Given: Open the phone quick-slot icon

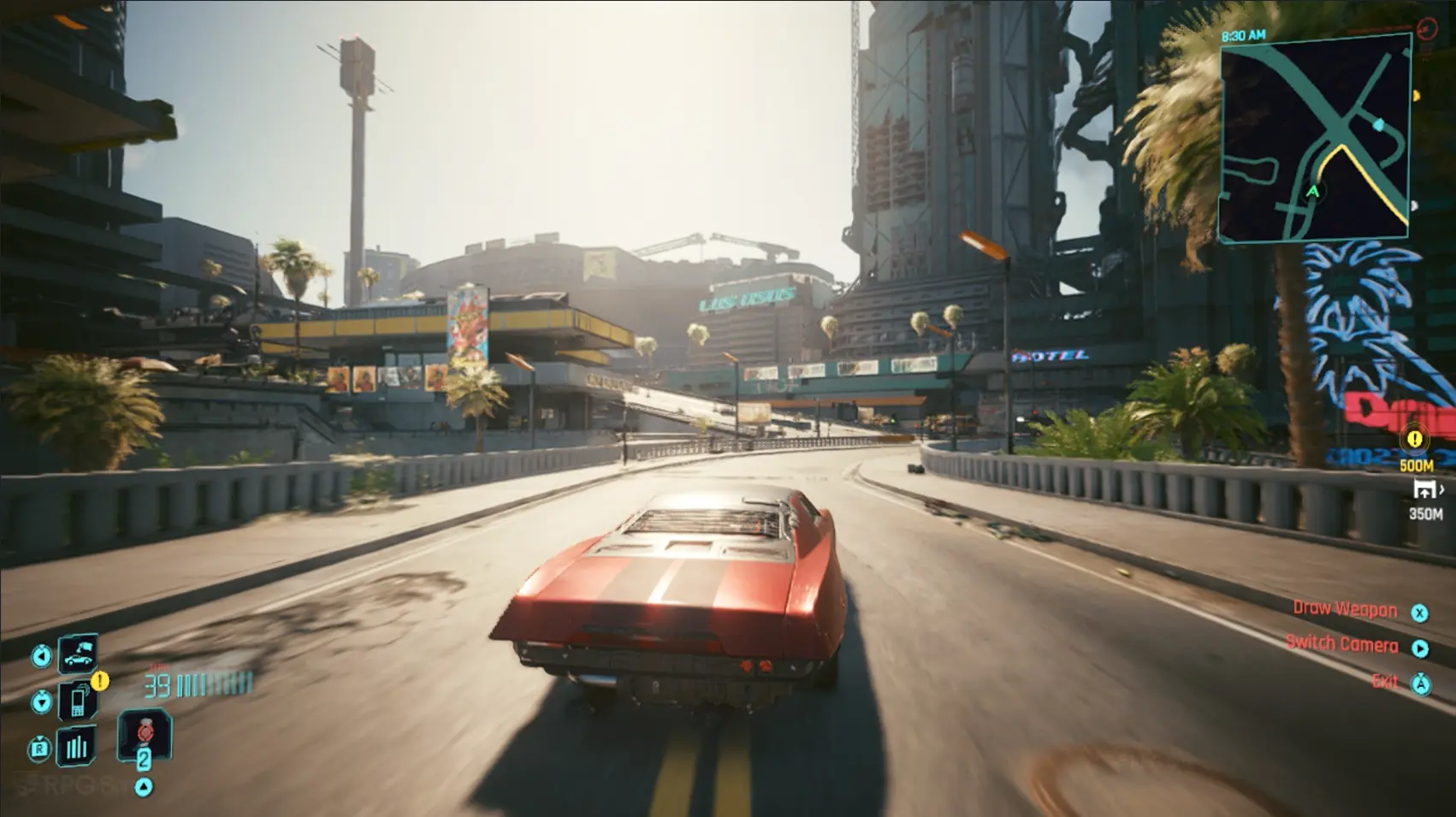Looking at the screenshot, I should click(77, 702).
